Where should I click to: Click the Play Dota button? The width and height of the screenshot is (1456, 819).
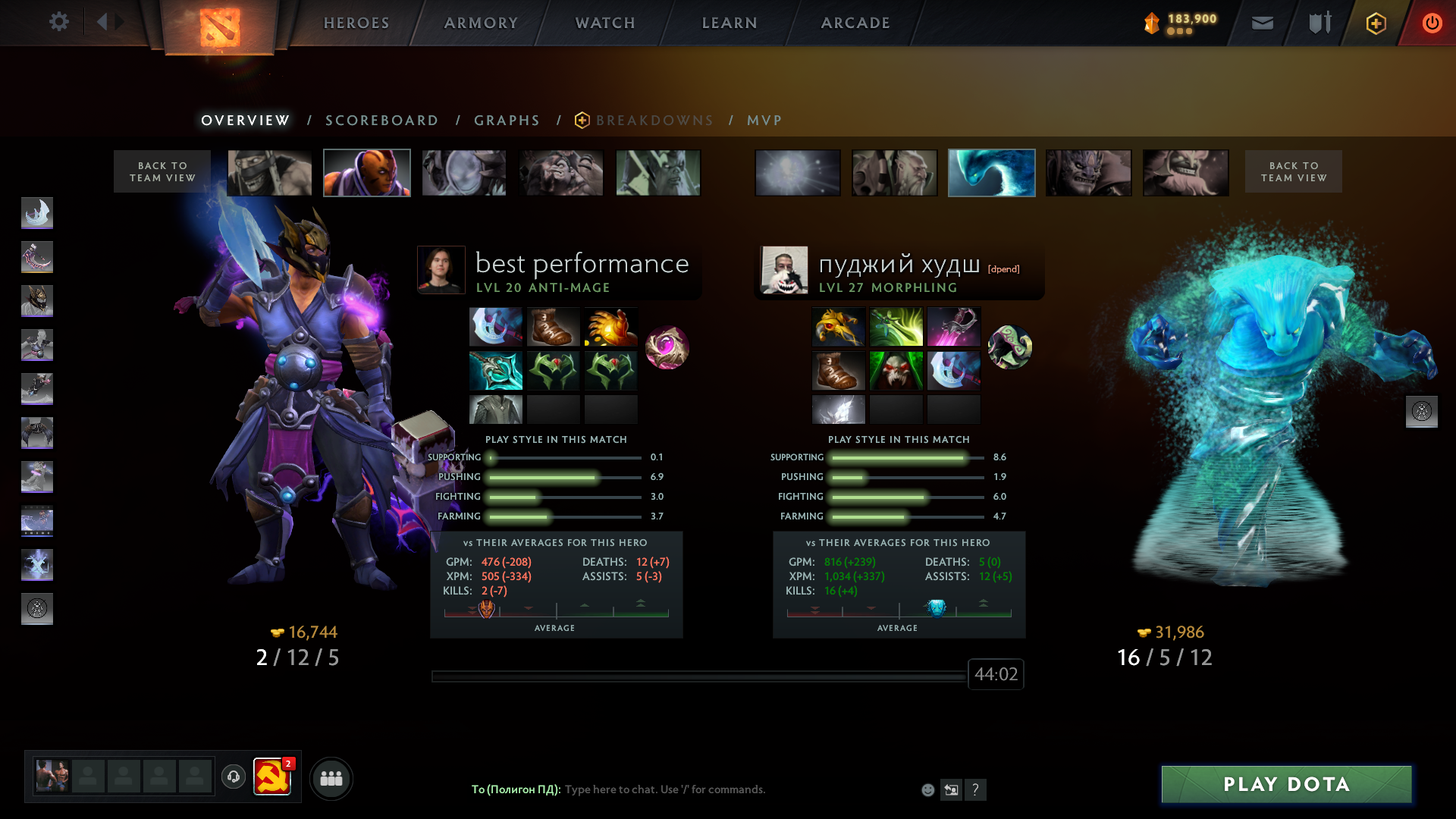tap(1286, 784)
